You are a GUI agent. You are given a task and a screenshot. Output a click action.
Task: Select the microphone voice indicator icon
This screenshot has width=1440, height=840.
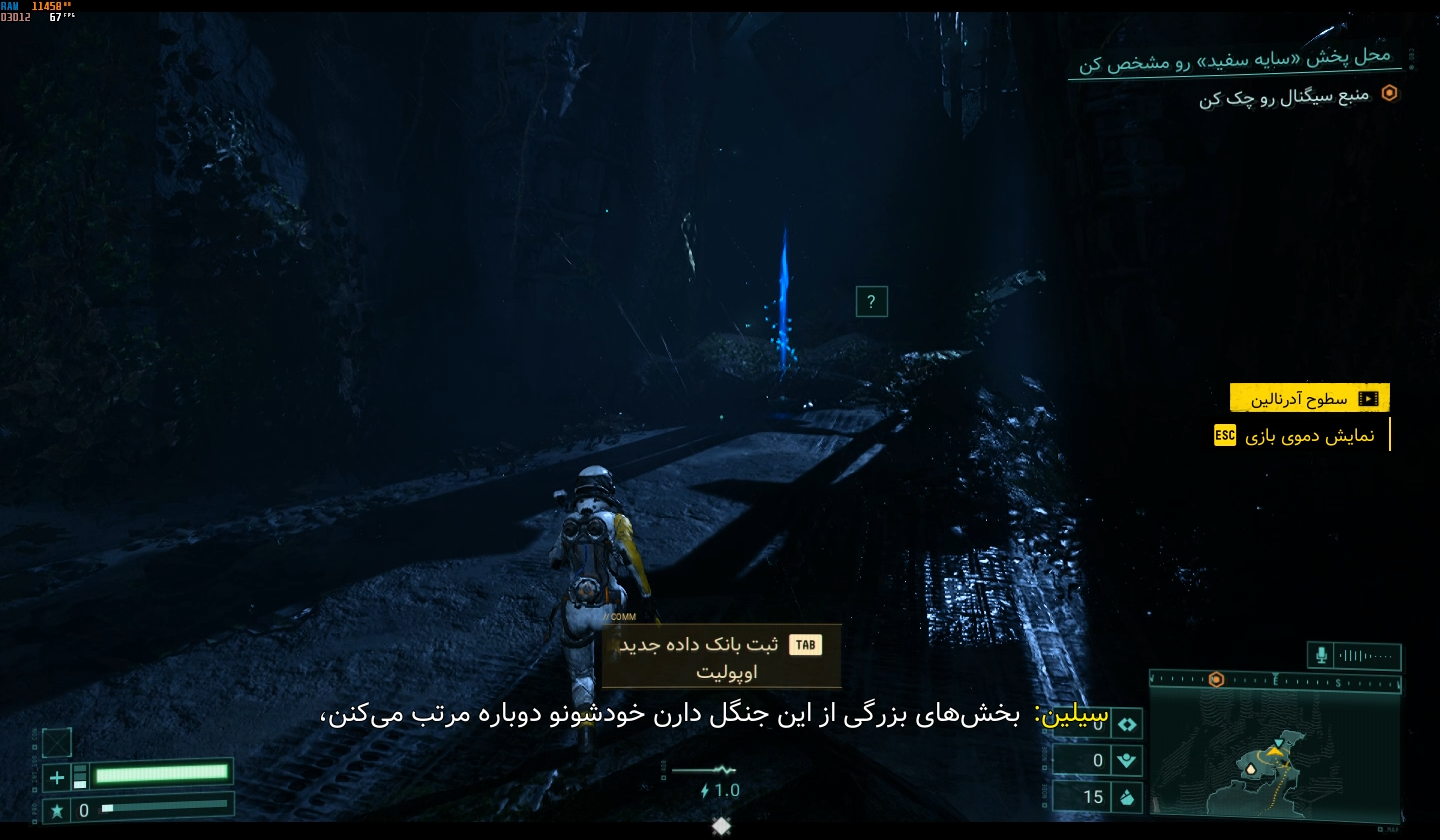click(x=1321, y=655)
